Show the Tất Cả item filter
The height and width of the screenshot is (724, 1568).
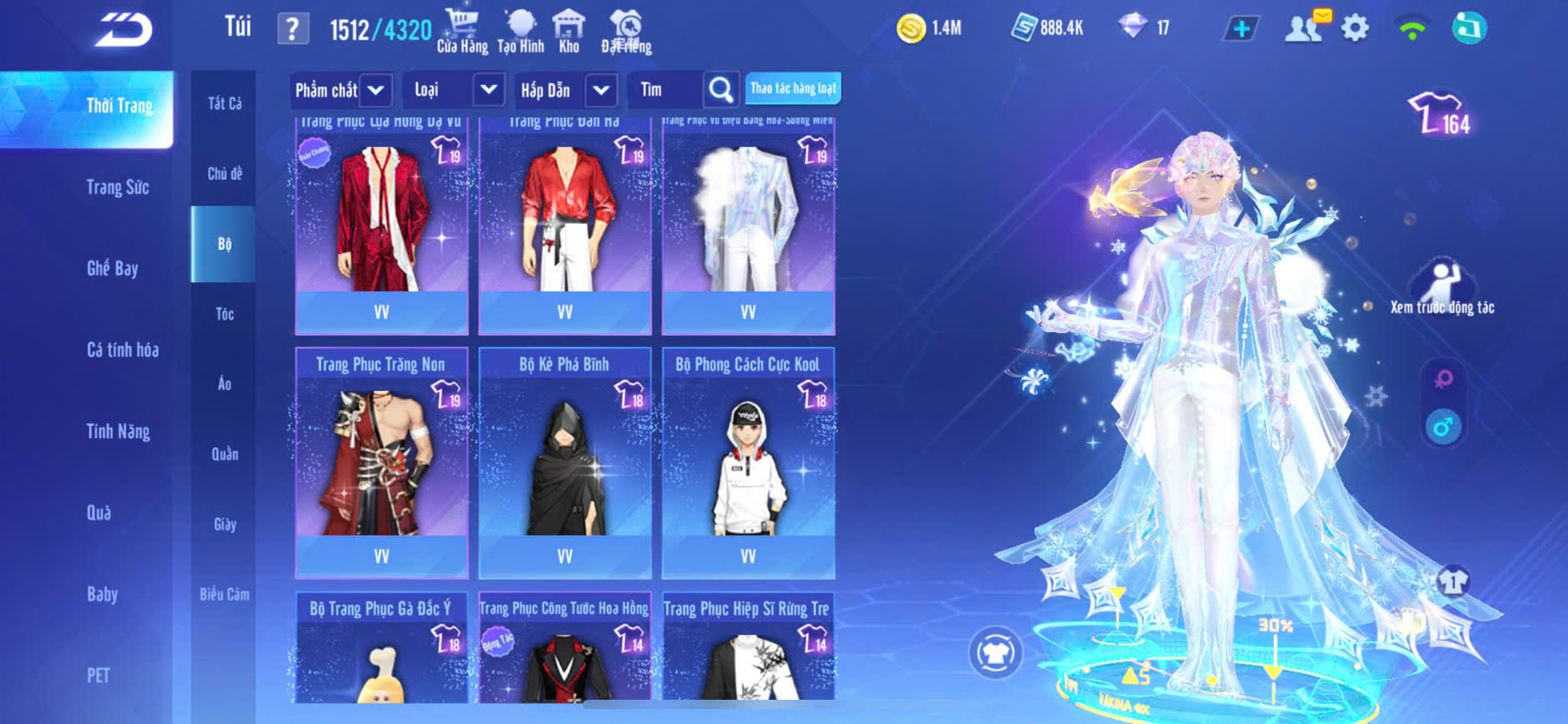tap(224, 103)
